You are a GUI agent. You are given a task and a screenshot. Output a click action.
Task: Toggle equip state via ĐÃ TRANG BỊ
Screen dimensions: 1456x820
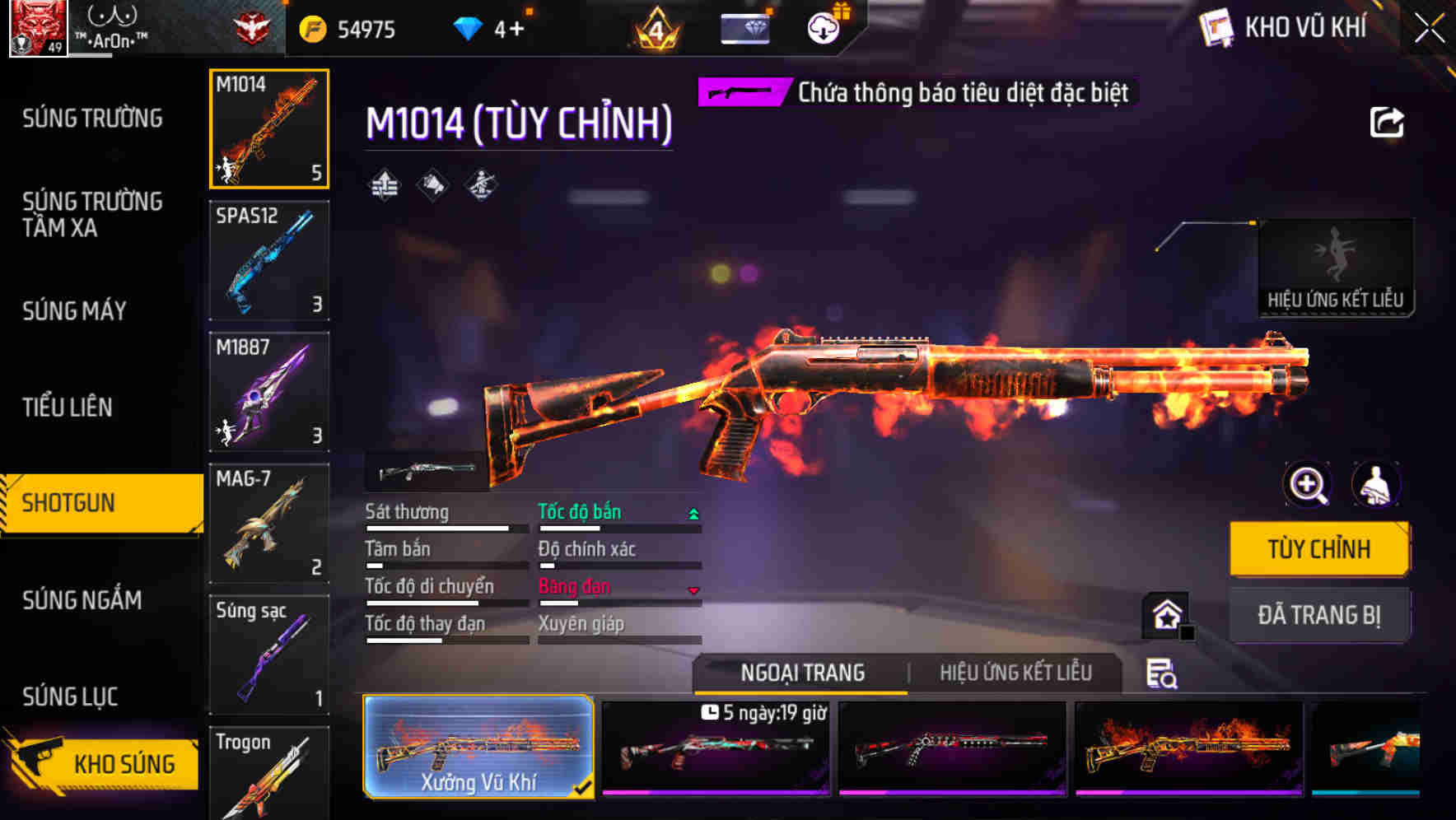[x=1319, y=615]
